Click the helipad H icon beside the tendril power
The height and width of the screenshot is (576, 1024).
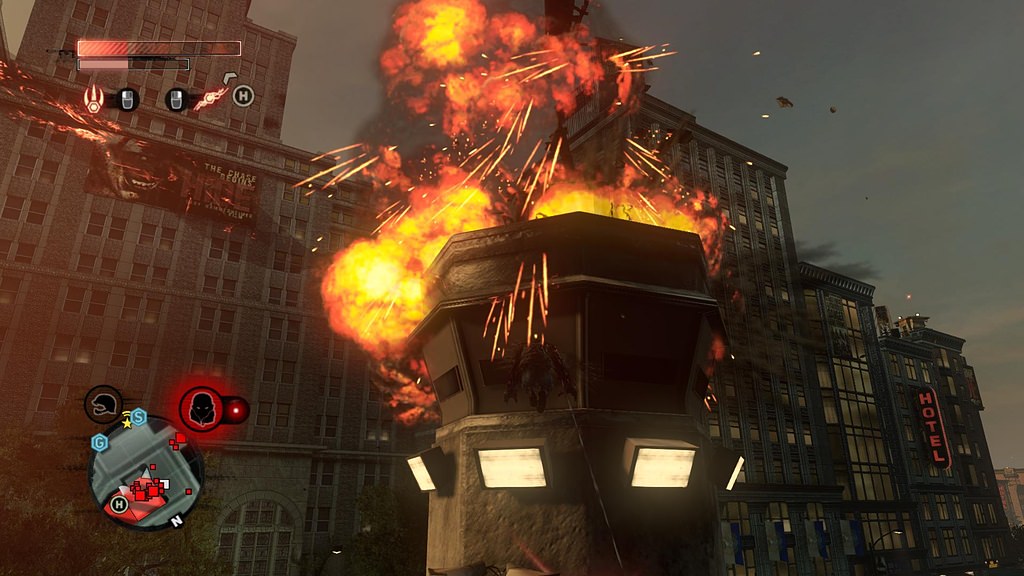pyautogui.click(x=243, y=96)
